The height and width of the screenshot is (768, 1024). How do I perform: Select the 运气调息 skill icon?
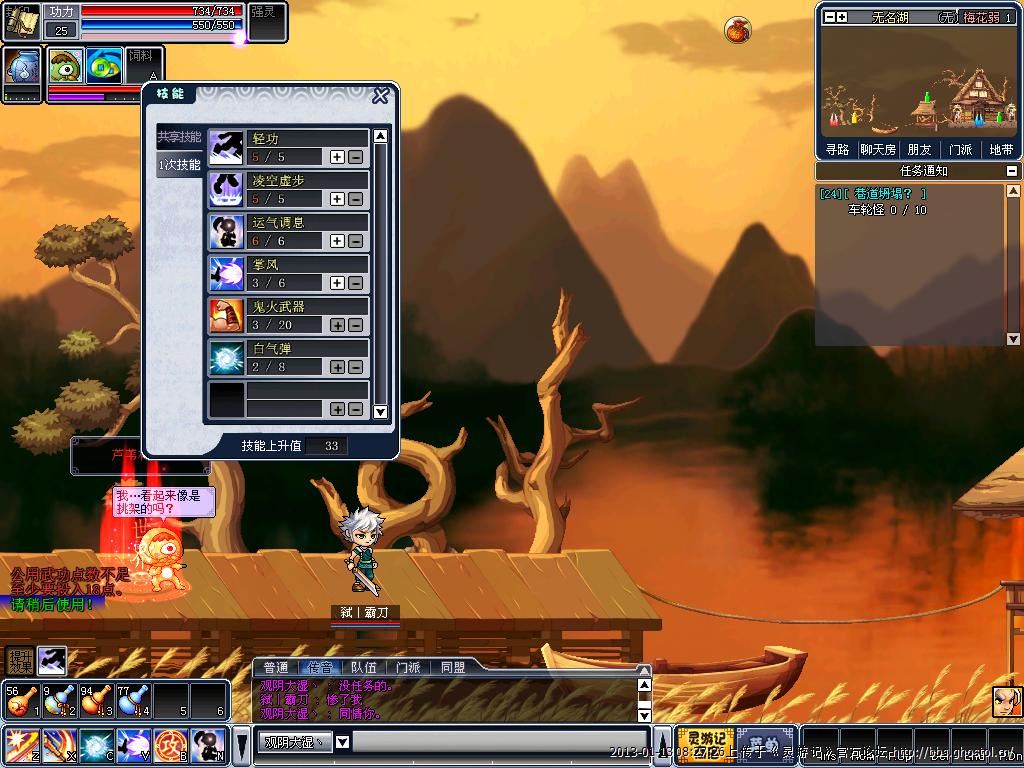pos(227,232)
